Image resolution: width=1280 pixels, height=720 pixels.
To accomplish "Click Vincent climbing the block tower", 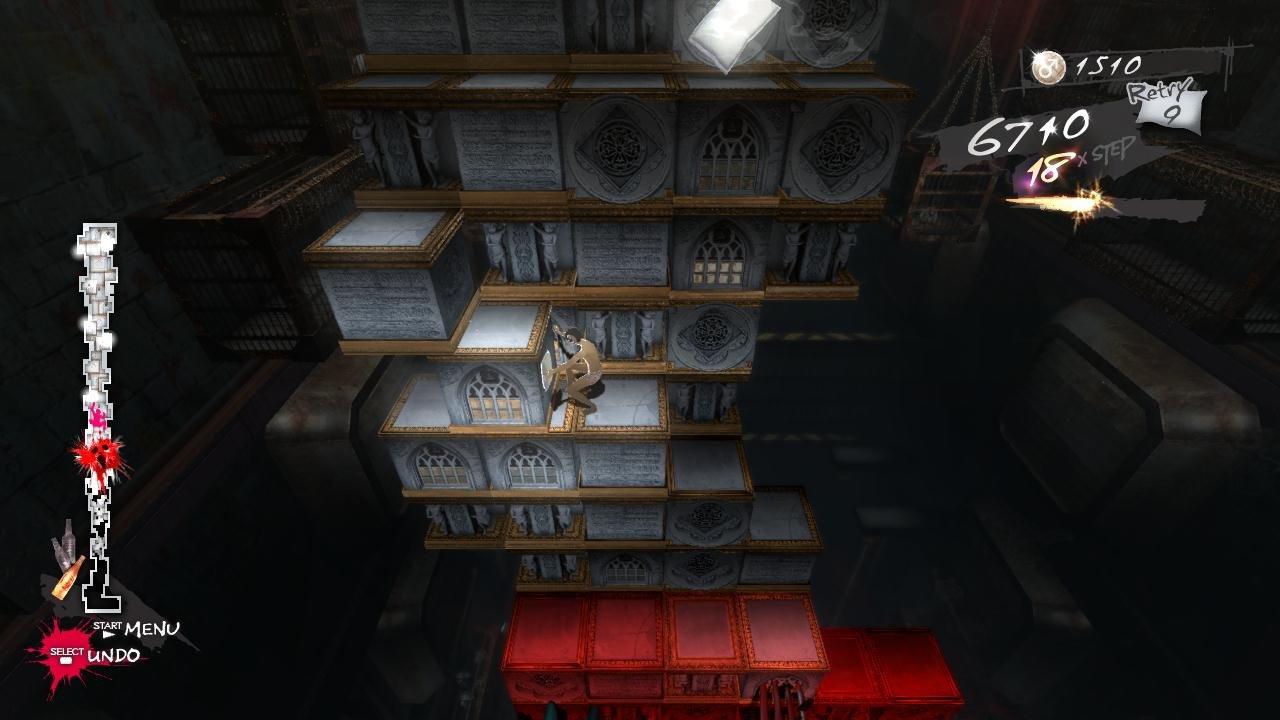I will [580, 370].
